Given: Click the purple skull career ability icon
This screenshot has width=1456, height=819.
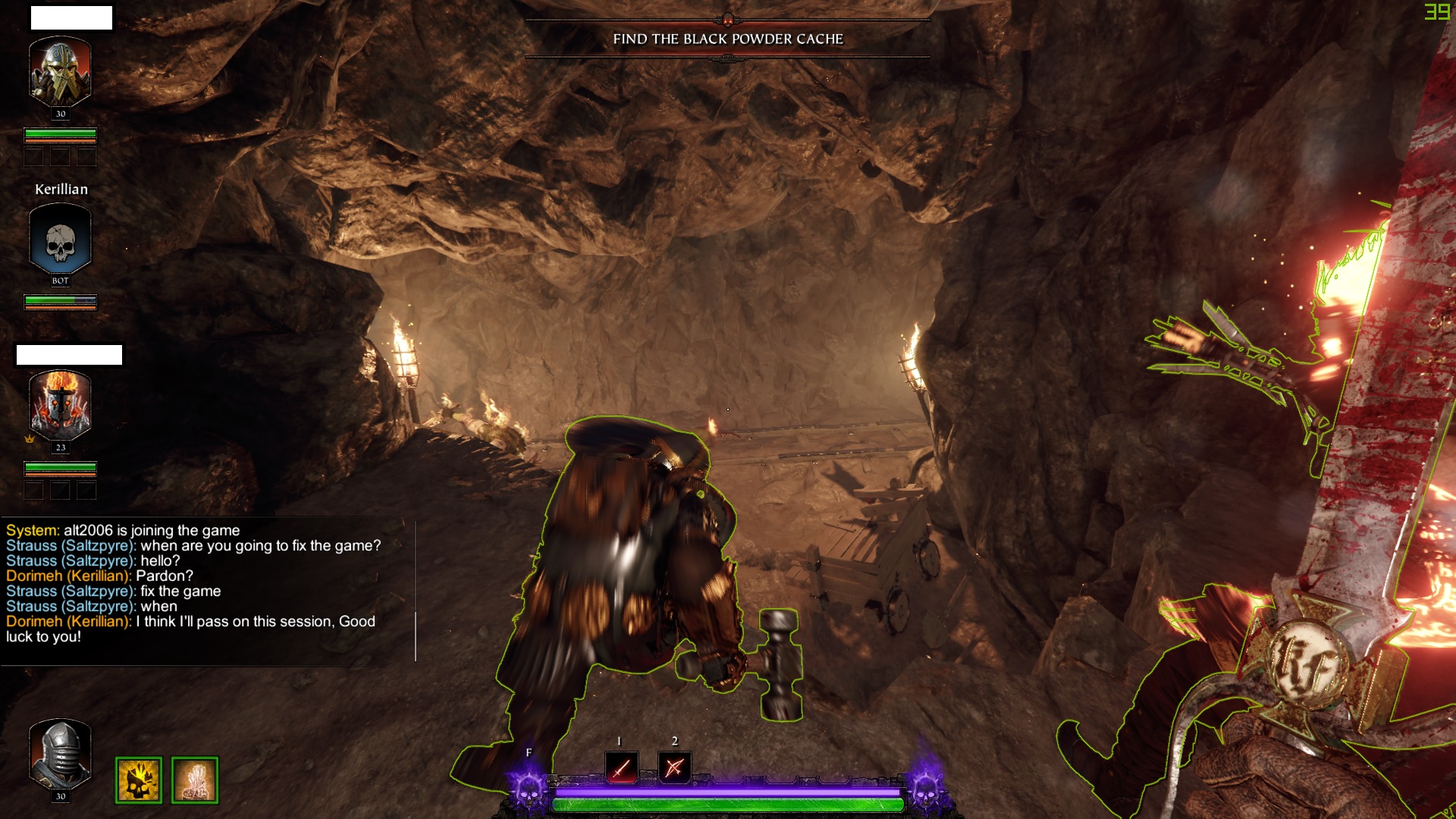Looking at the screenshot, I should point(529,789).
